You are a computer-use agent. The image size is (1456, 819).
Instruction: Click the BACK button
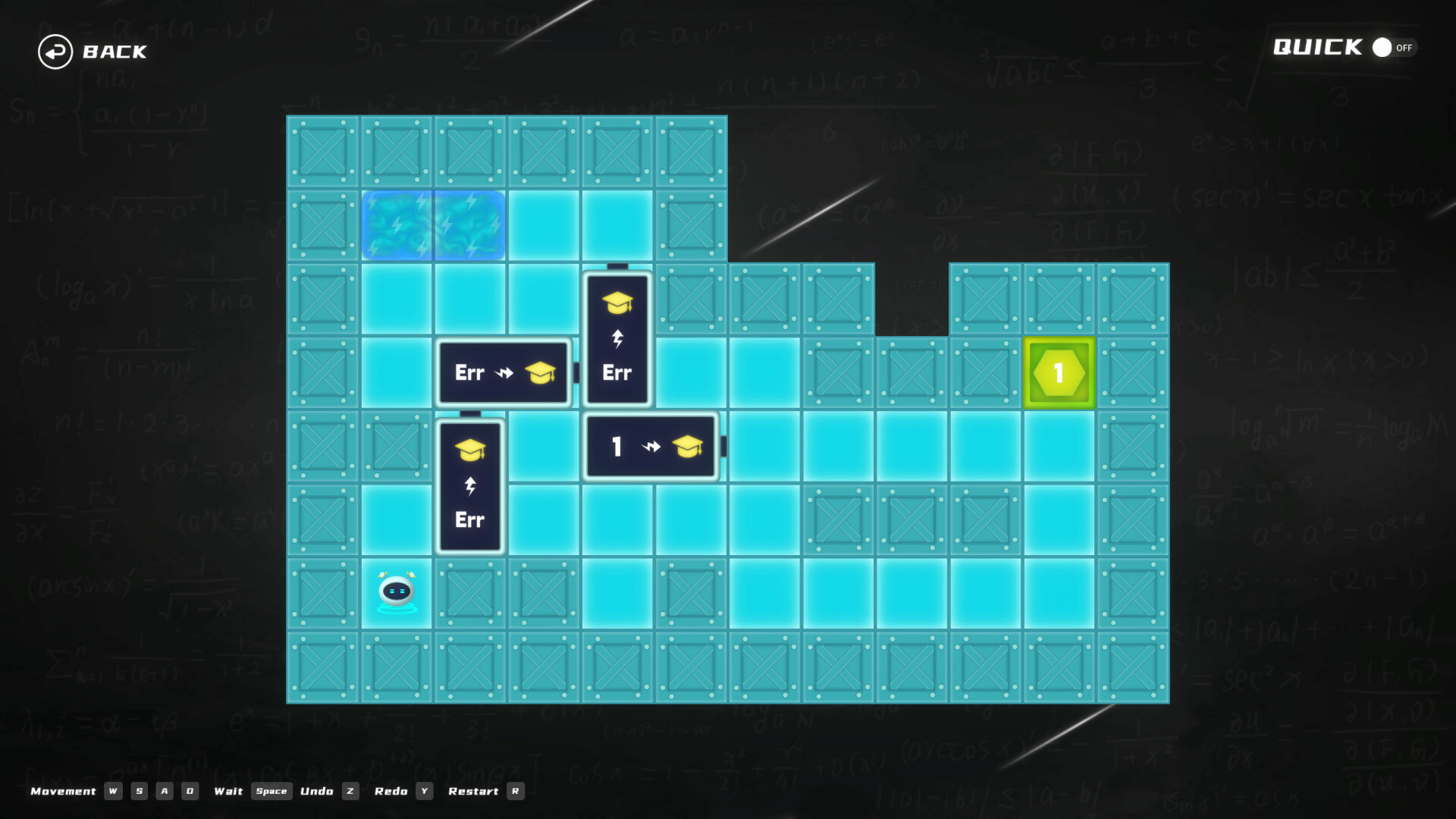(x=114, y=52)
